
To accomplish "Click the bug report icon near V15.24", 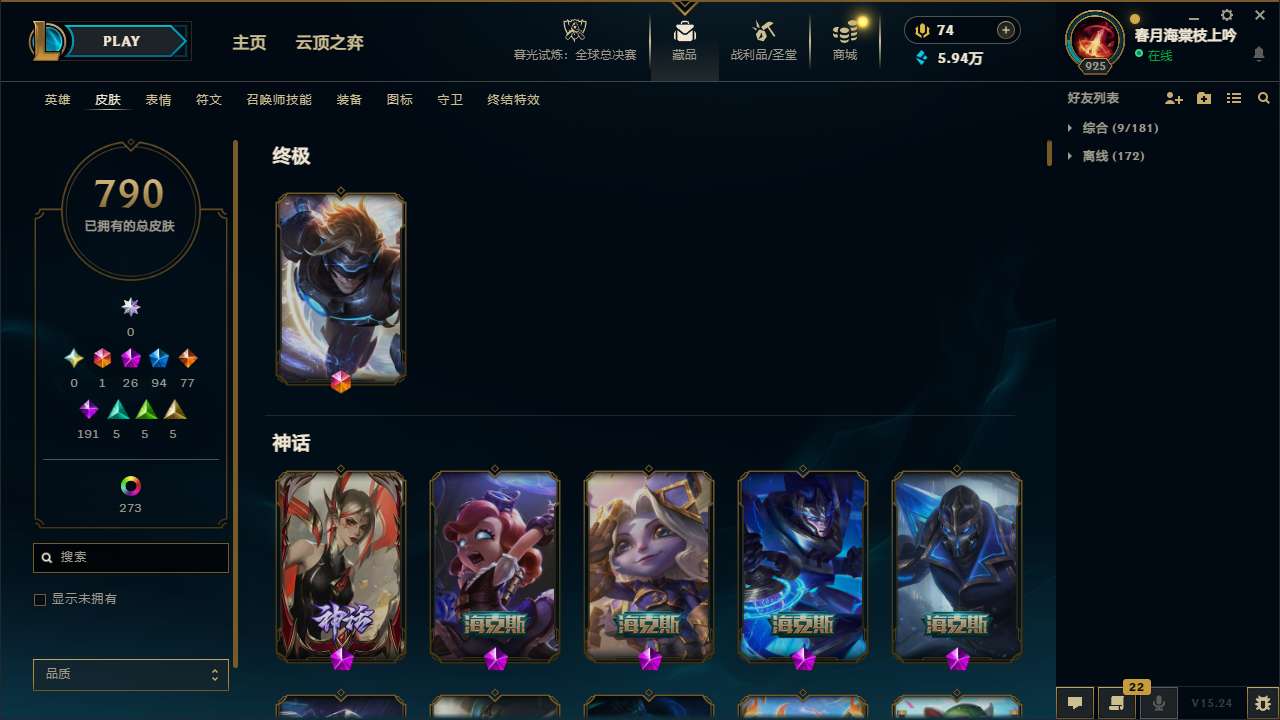I will coord(1251,703).
